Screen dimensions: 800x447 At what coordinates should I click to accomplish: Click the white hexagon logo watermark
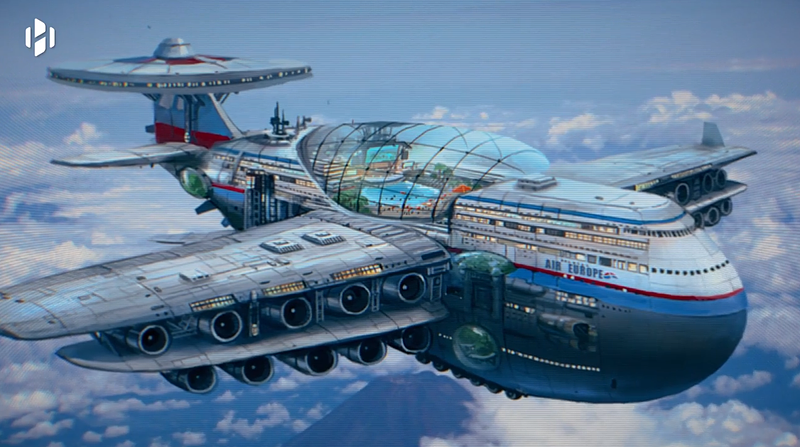(40, 38)
